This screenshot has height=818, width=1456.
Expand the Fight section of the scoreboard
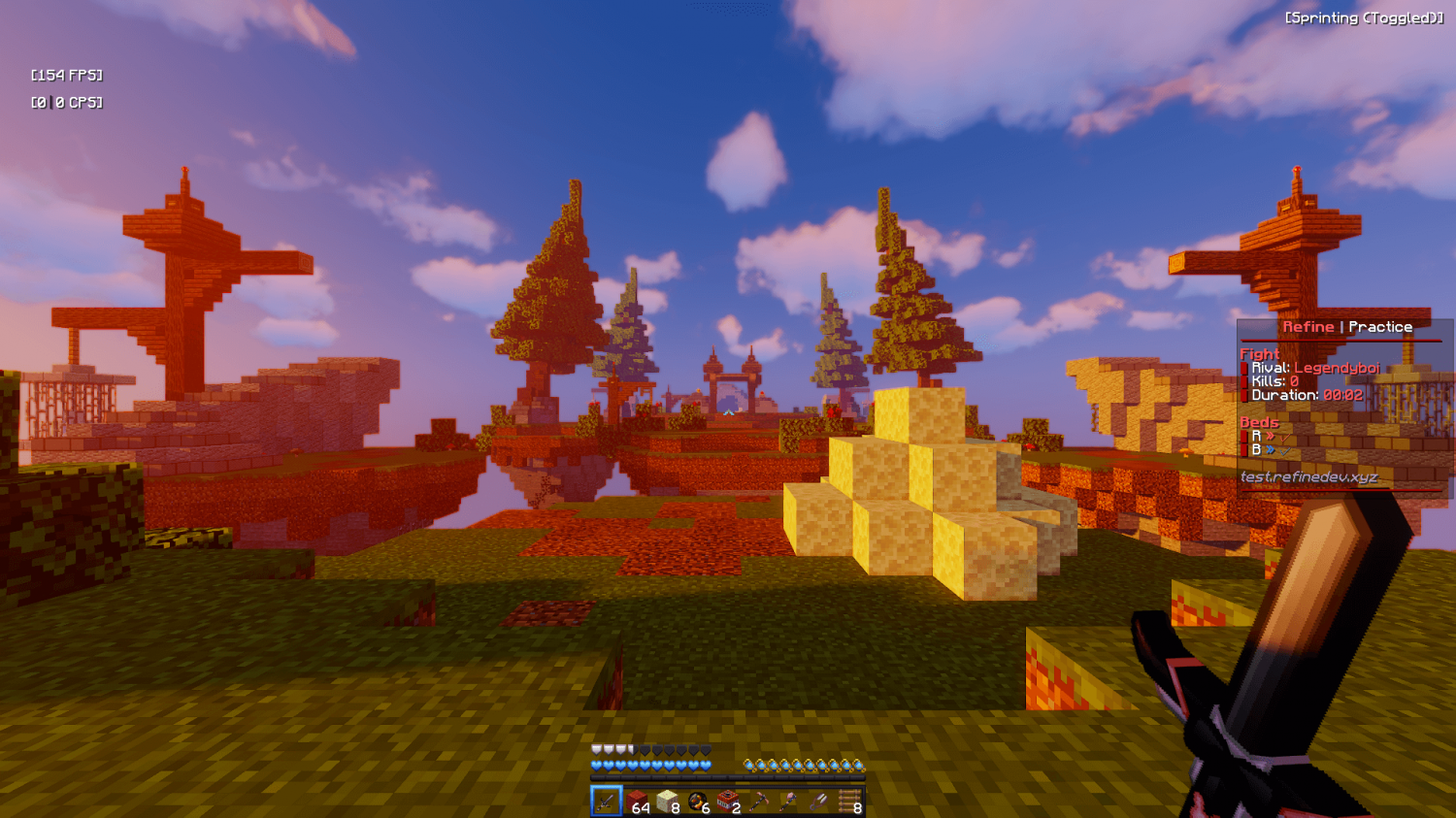(1257, 354)
